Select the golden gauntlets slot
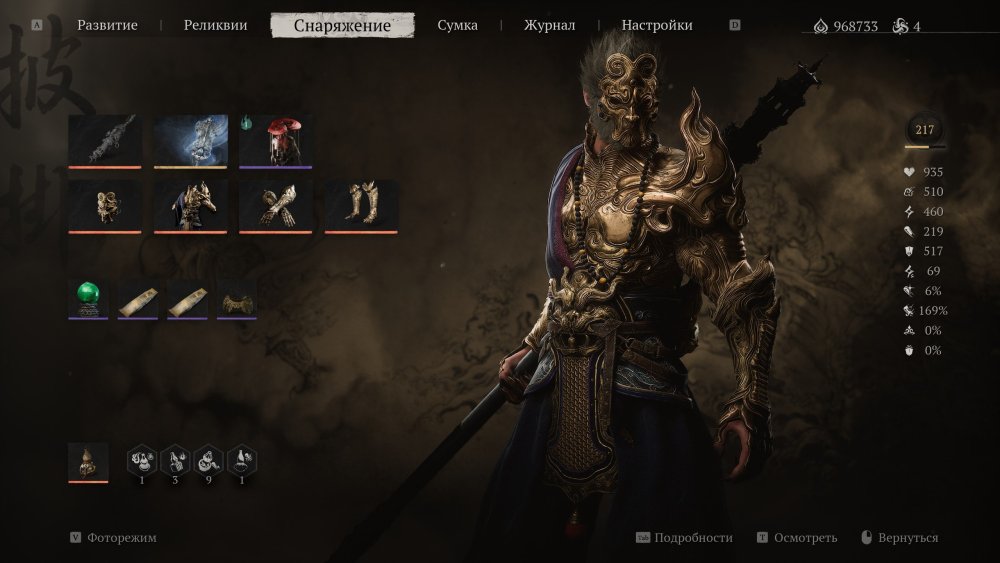This screenshot has width=1000, height=563. click(x=276, y=205)
